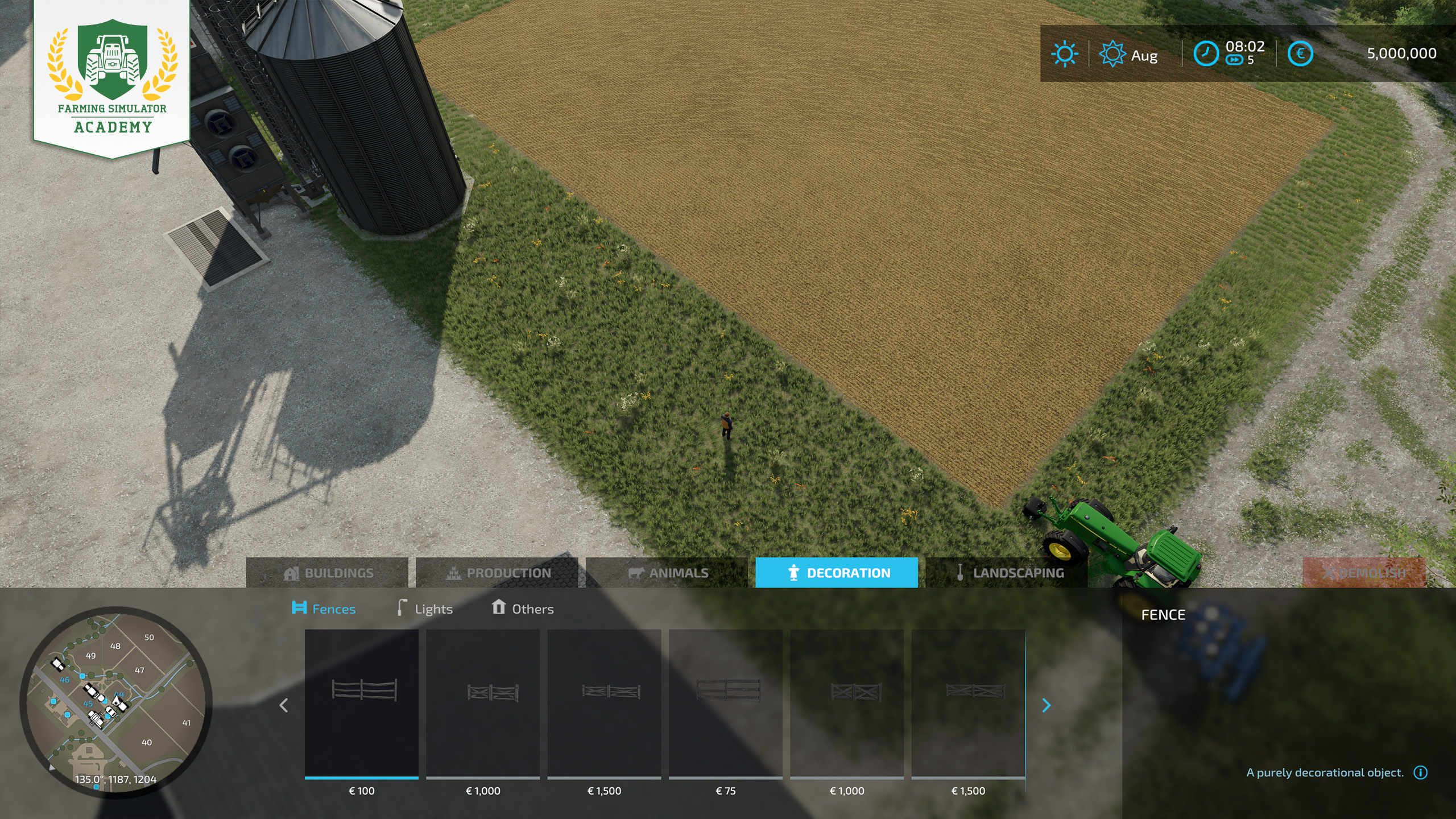The width and height of the screenshot is (1456, 819).
Task: Open the Landscaping tab
Action: pos(1007,573)
